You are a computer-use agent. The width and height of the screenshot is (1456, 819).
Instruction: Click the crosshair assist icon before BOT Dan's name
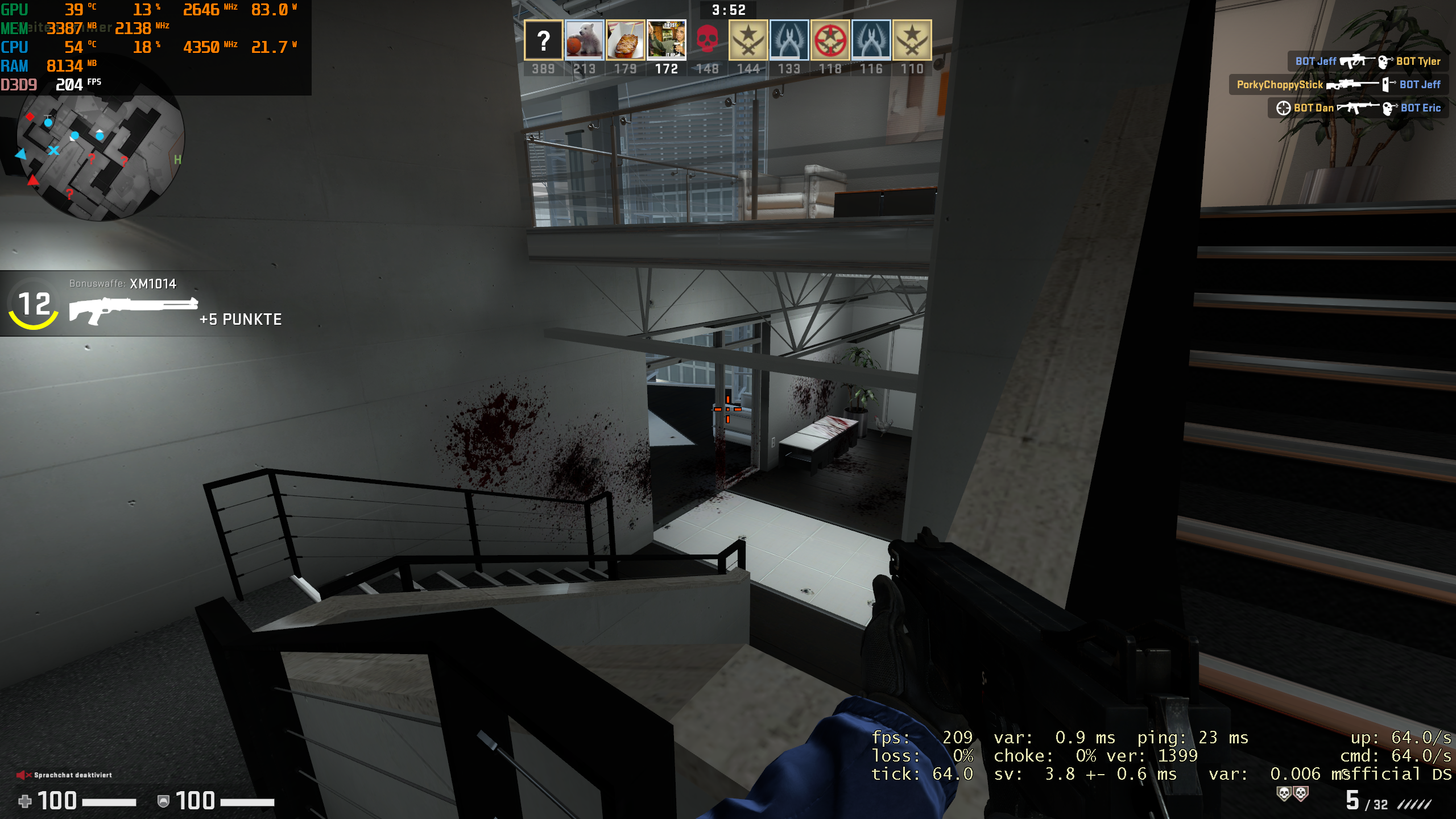[x=1284, y=107]
